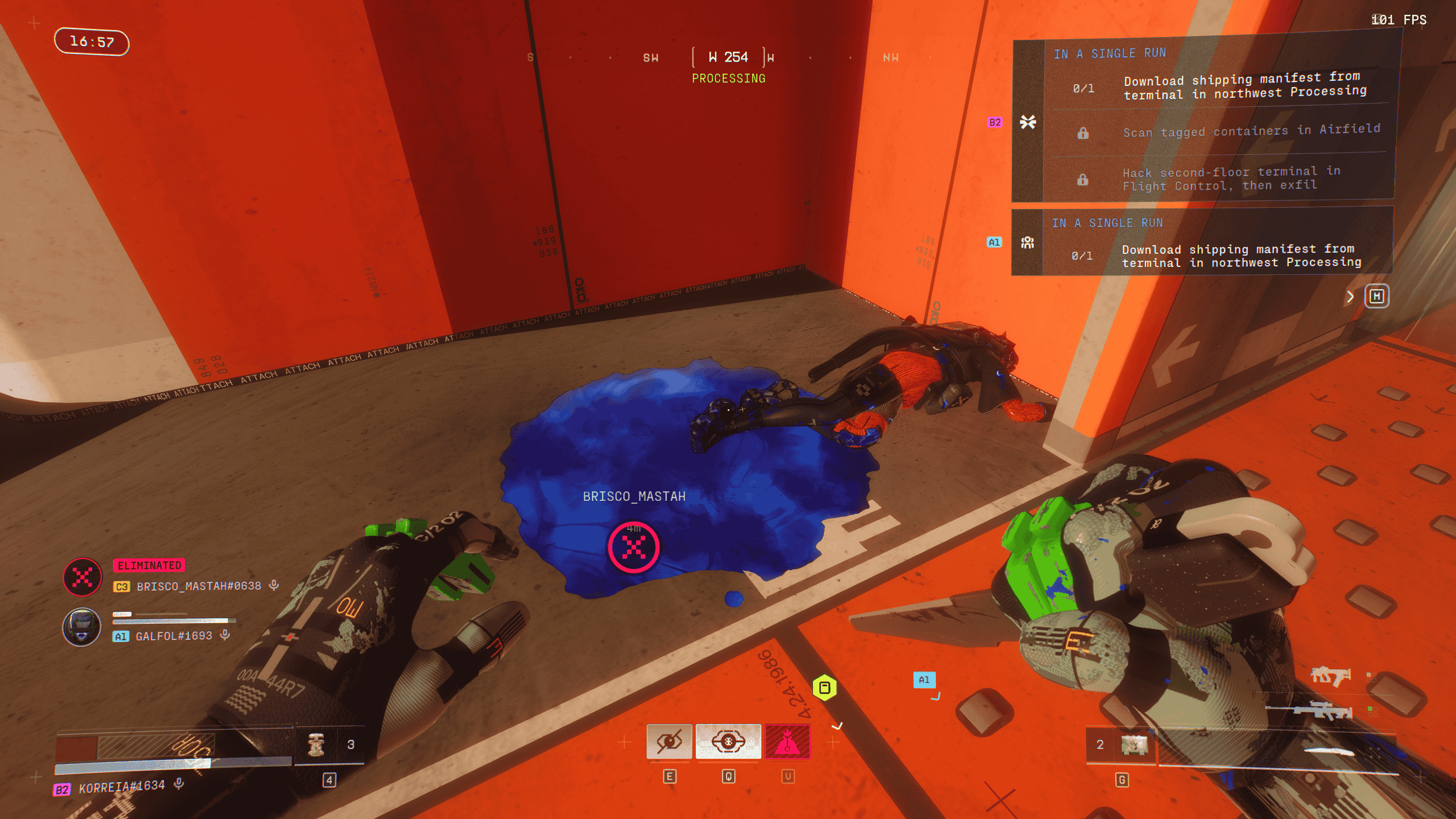Image resolution: width=1456 pixels, height=819 pixels.
Task: Select the knife melee weapon slot
Action: tap(1329, 751)
